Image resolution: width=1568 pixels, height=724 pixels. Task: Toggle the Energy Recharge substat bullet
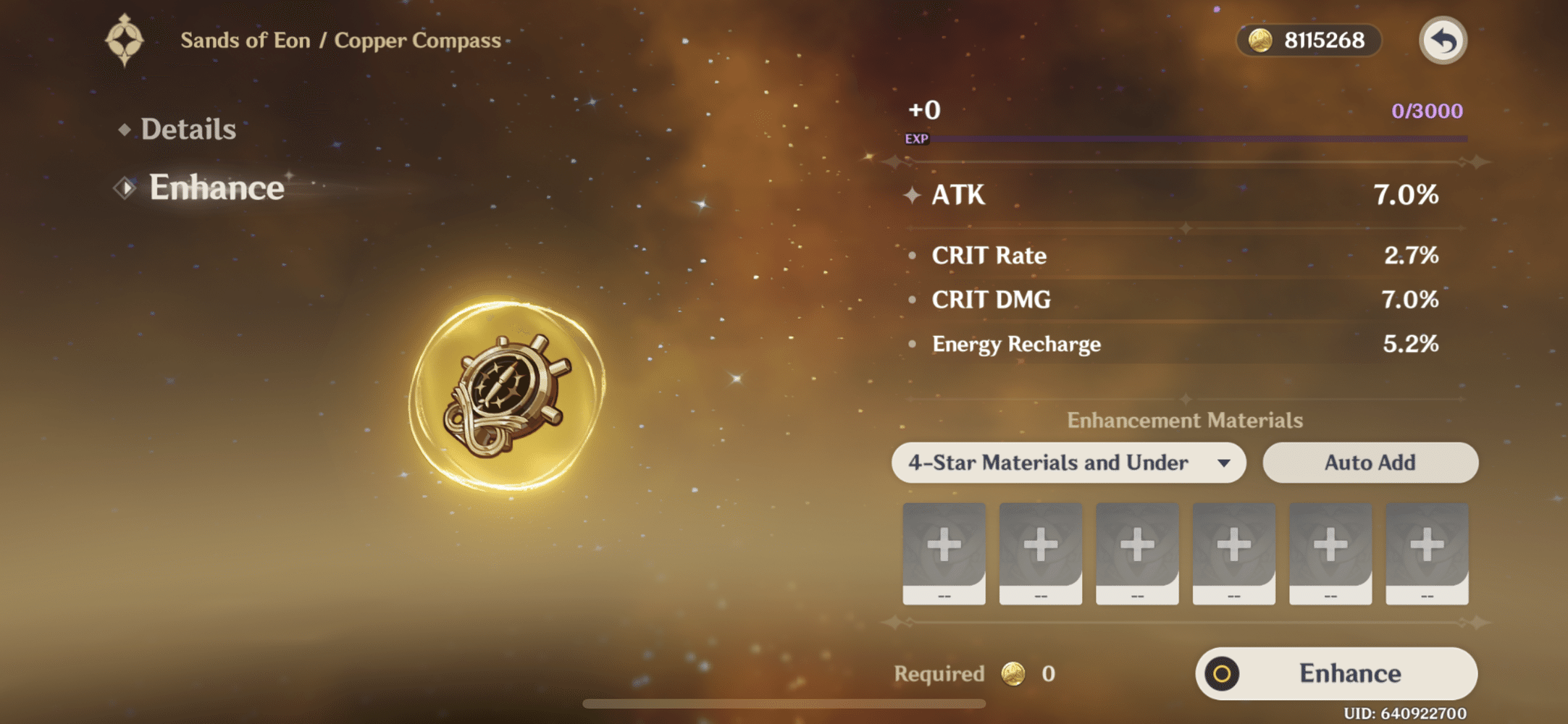913,344
